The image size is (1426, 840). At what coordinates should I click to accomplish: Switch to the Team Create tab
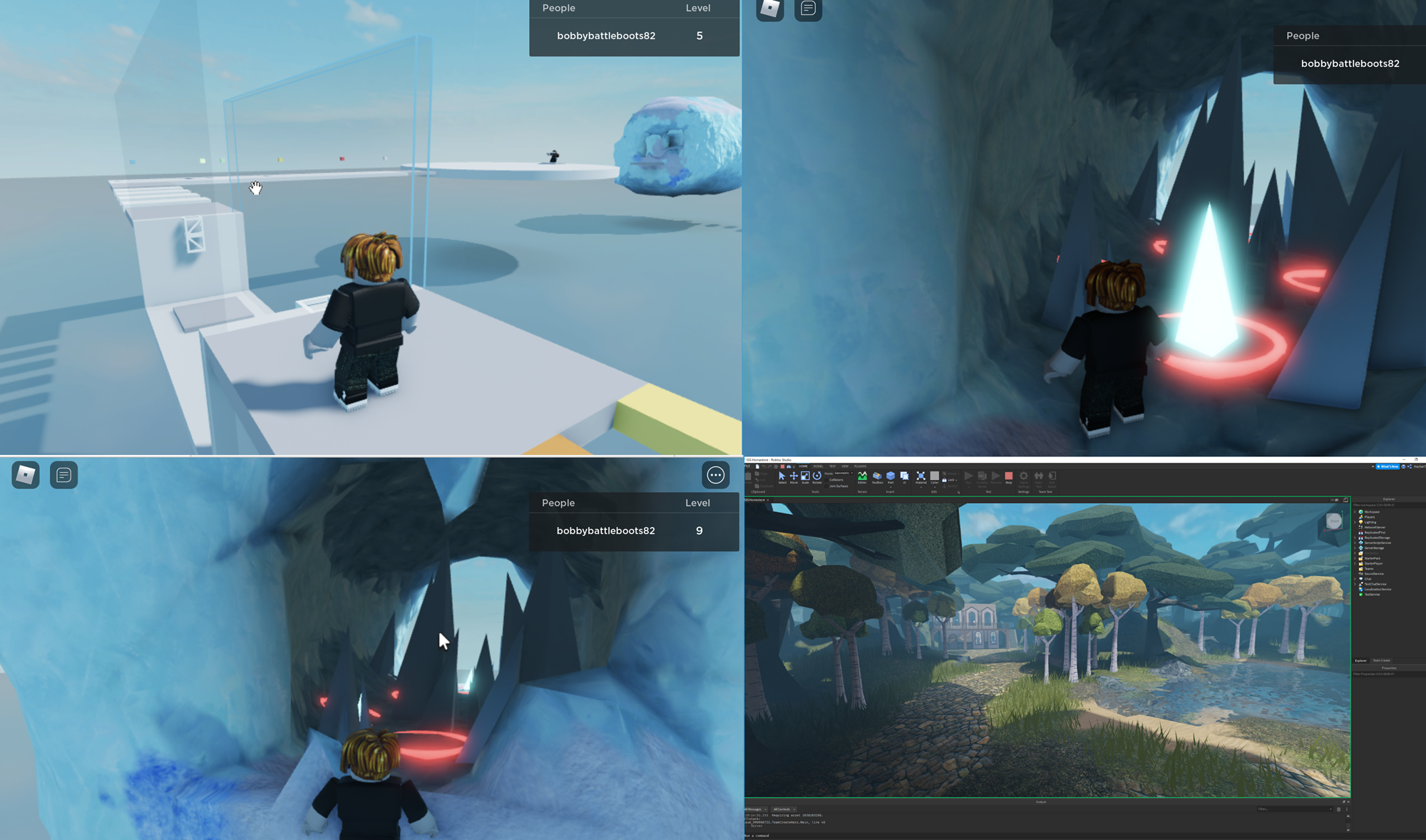point(1381,660)
